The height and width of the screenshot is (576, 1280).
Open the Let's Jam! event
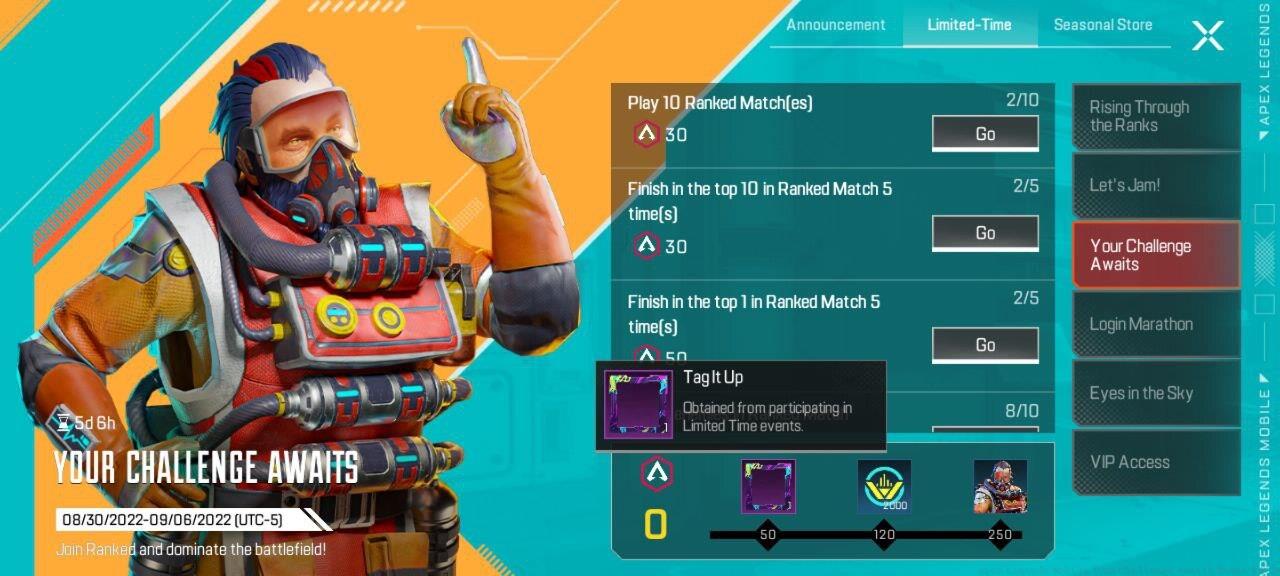point(1155,185)
